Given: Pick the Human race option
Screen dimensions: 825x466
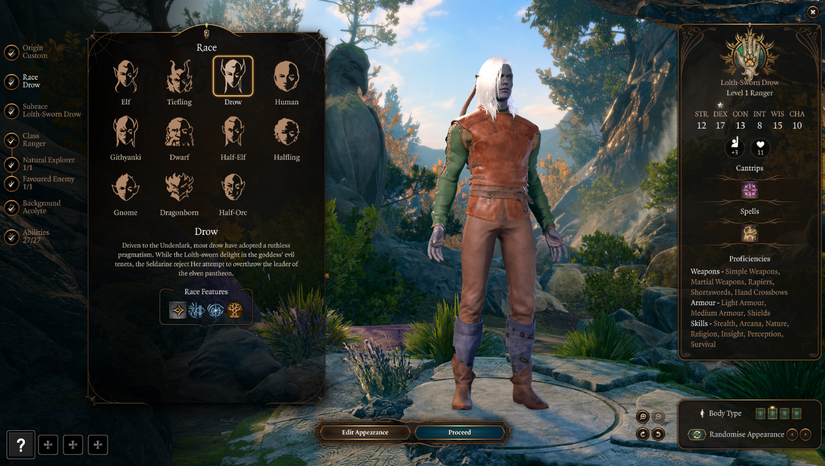Looking at the screenshot, I should [x=286, y=76].
